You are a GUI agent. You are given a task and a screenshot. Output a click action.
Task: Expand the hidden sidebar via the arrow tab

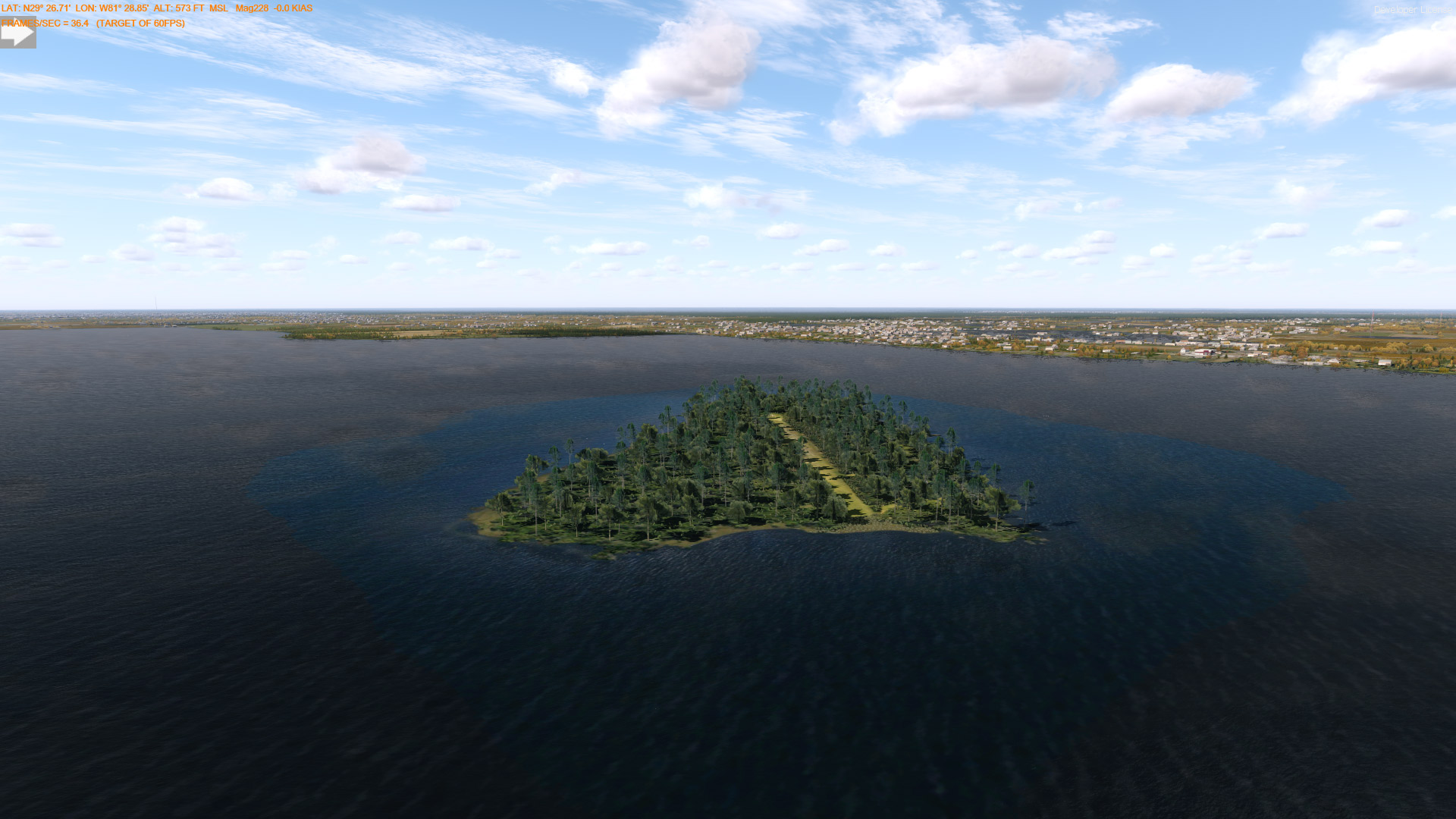(x=17, y=33)
